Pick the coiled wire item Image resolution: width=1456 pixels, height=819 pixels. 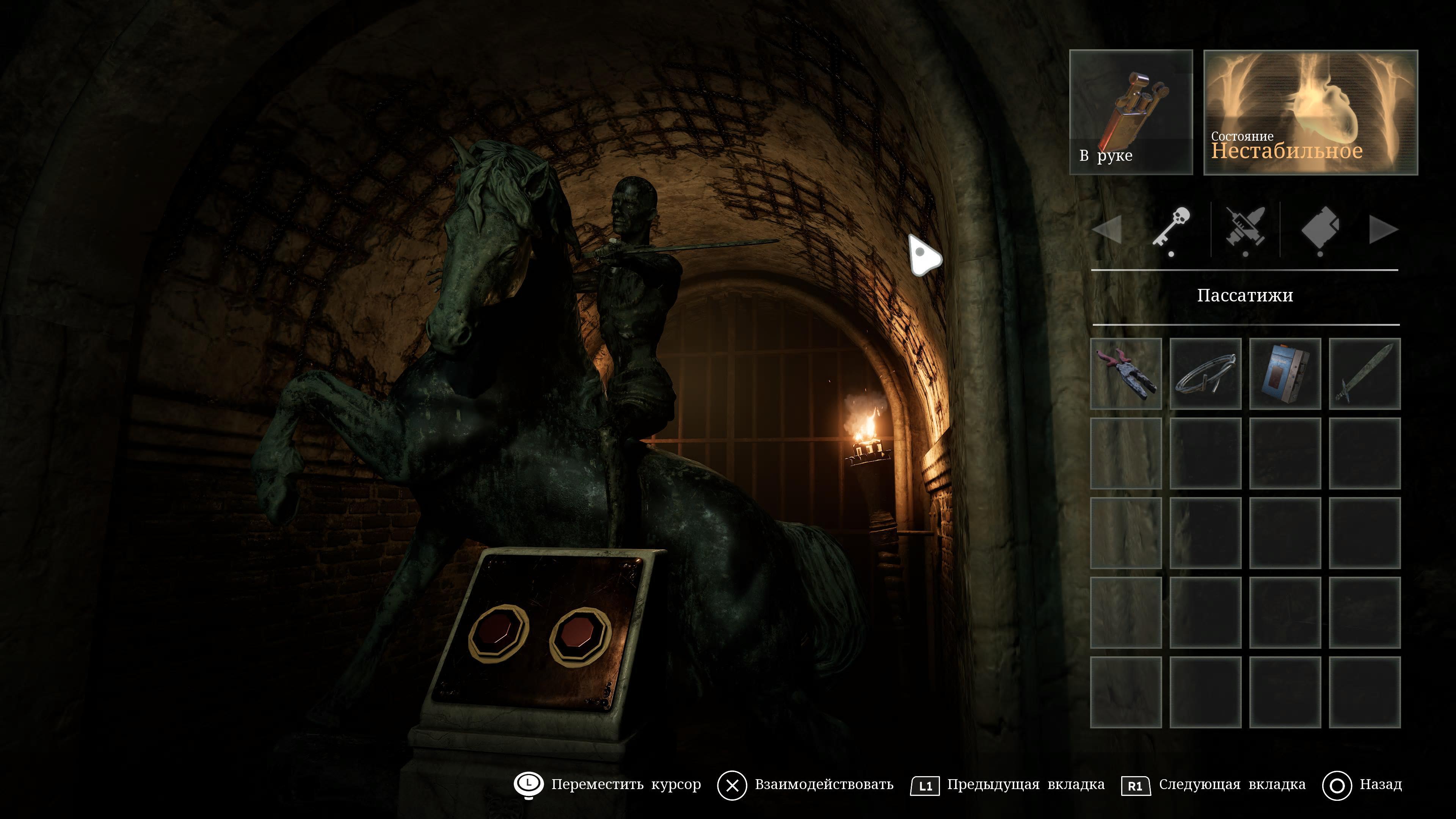(x=1205, y=373)
